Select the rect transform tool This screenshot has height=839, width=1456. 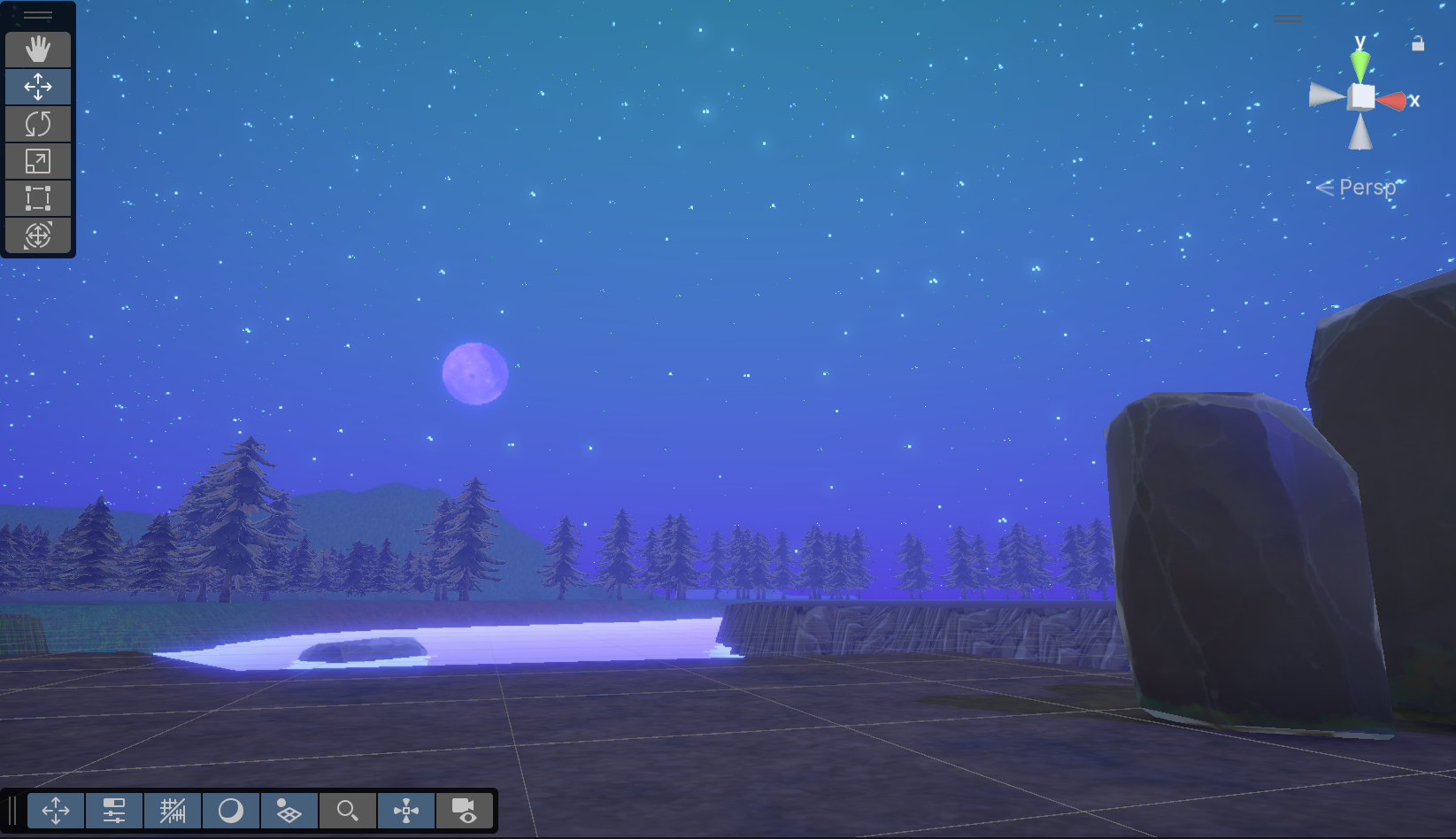pyautogui.click(x=38, y=198)
